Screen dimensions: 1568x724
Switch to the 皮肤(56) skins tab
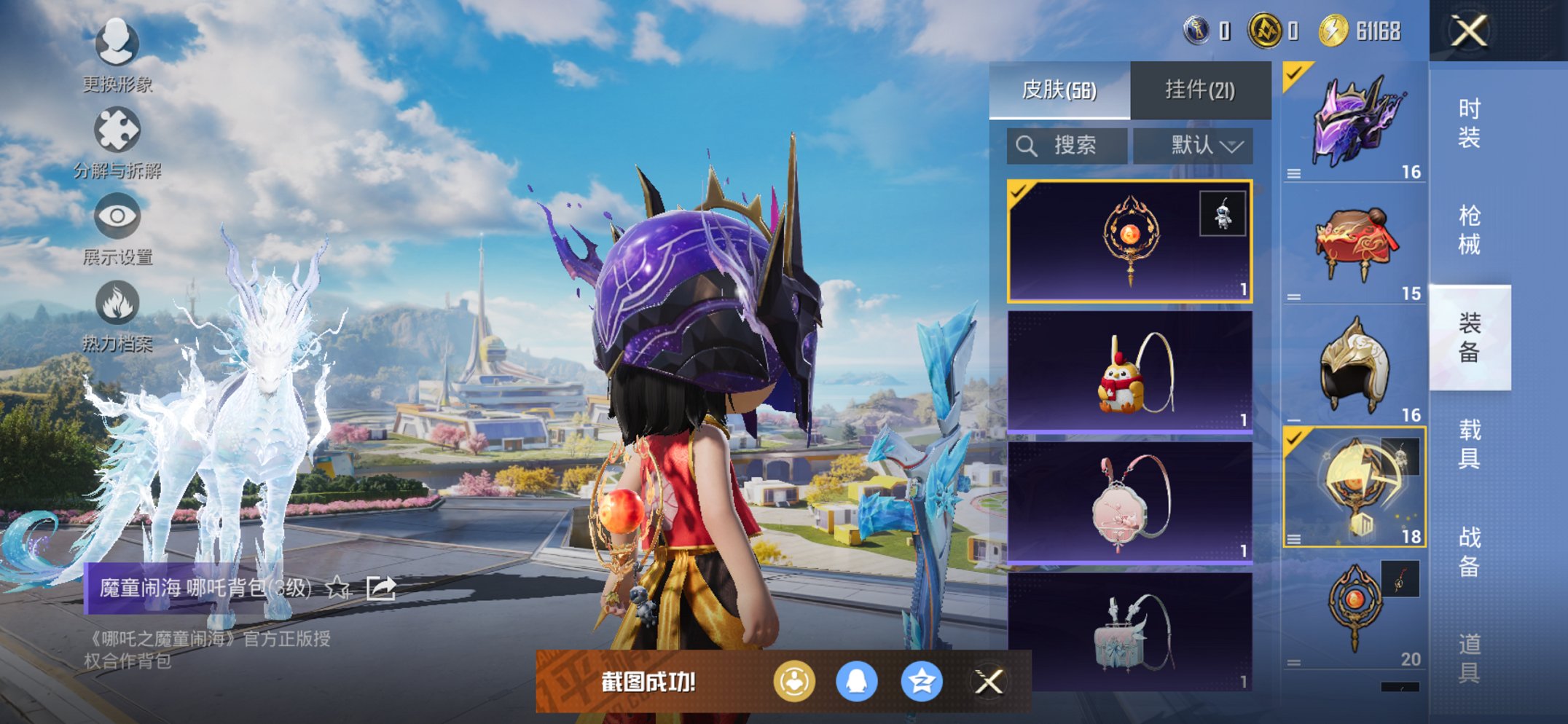pyautogui.click(x=1059, y=90)
